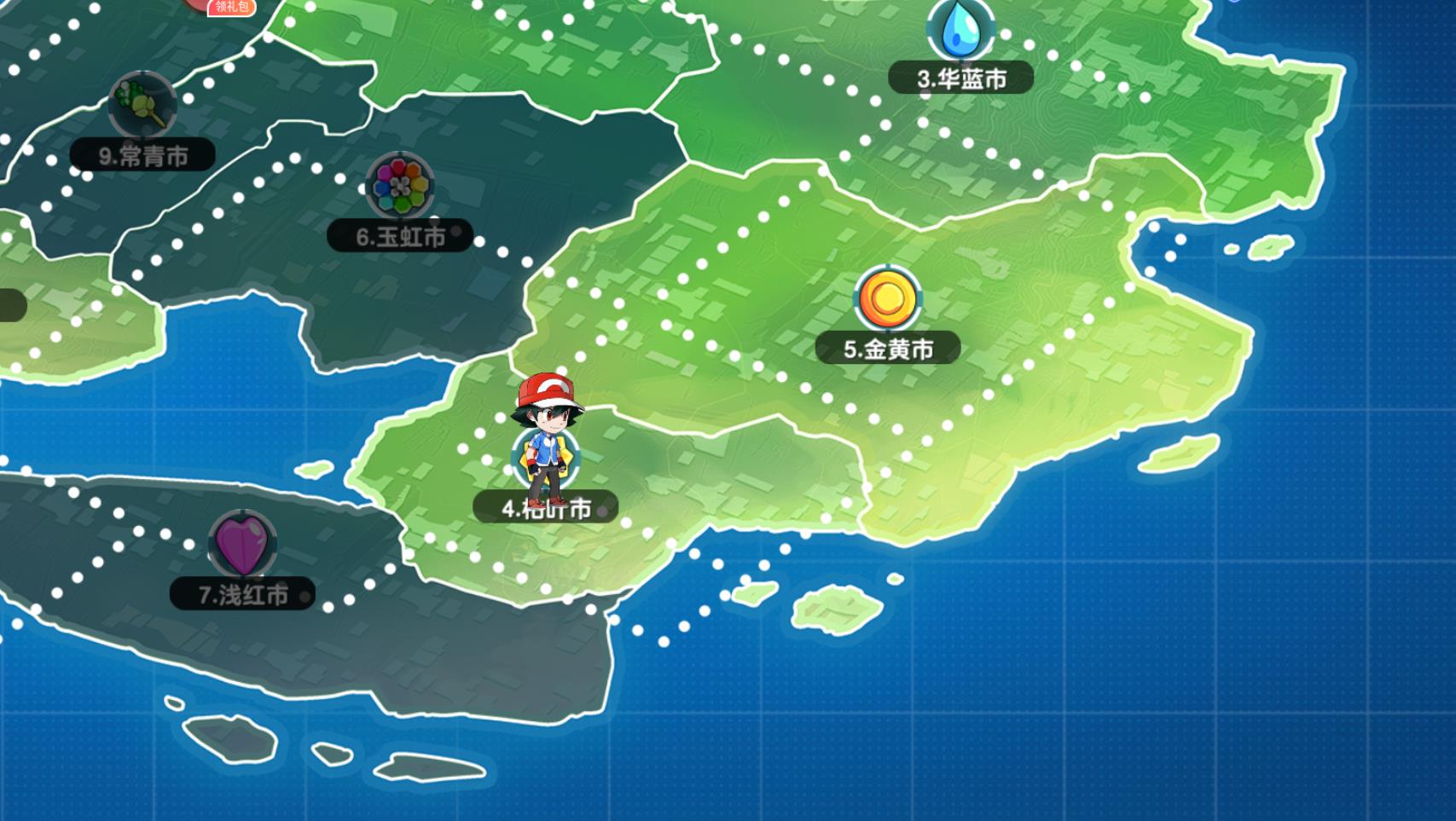The image size is (1456, 821).
Task: Select the 9.常青市 city label
Action: point(142,156)
